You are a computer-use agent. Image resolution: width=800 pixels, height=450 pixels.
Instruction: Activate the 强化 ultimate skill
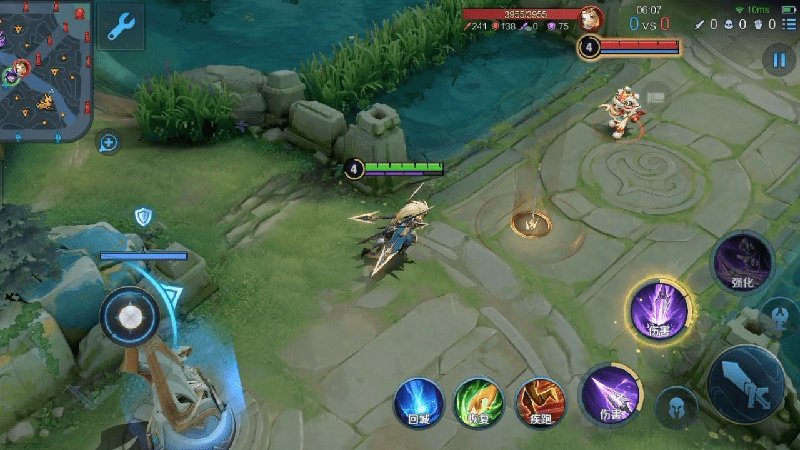[x=741, y=262]
